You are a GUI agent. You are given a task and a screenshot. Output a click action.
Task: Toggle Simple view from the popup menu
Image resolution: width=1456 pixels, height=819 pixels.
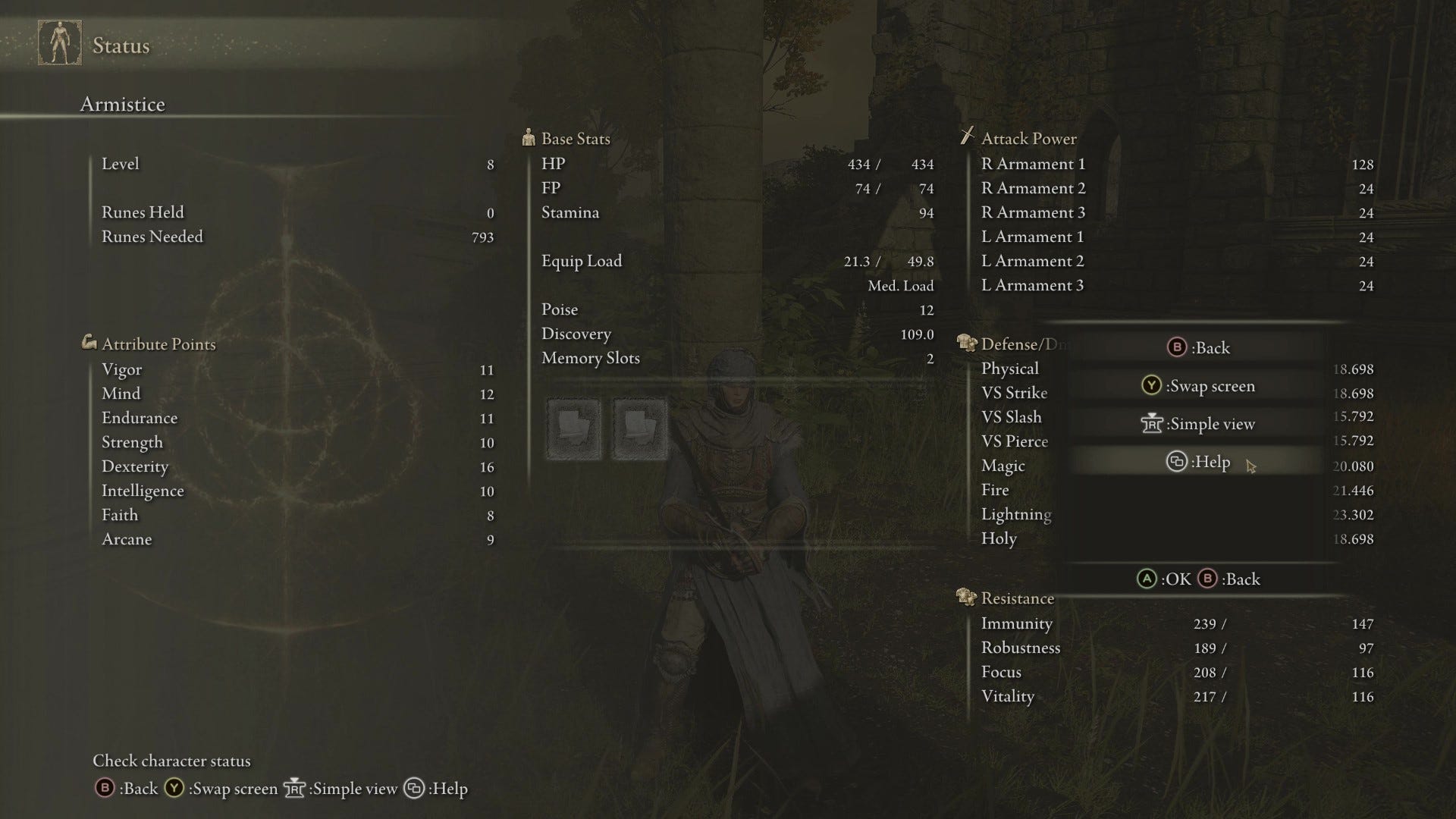click(x=1198, y=424)
